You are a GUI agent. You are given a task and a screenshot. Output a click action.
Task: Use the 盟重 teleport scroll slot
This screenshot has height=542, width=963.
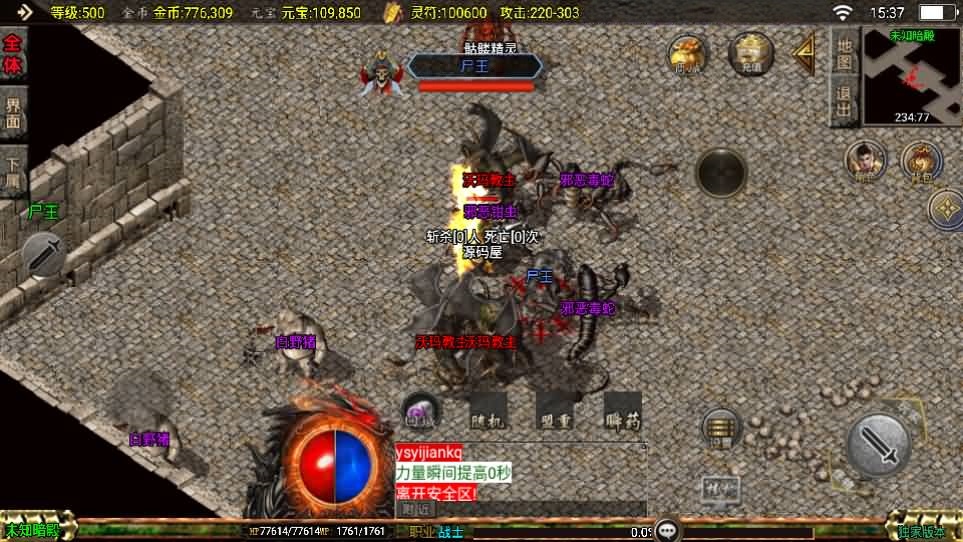tap(555, 412)
